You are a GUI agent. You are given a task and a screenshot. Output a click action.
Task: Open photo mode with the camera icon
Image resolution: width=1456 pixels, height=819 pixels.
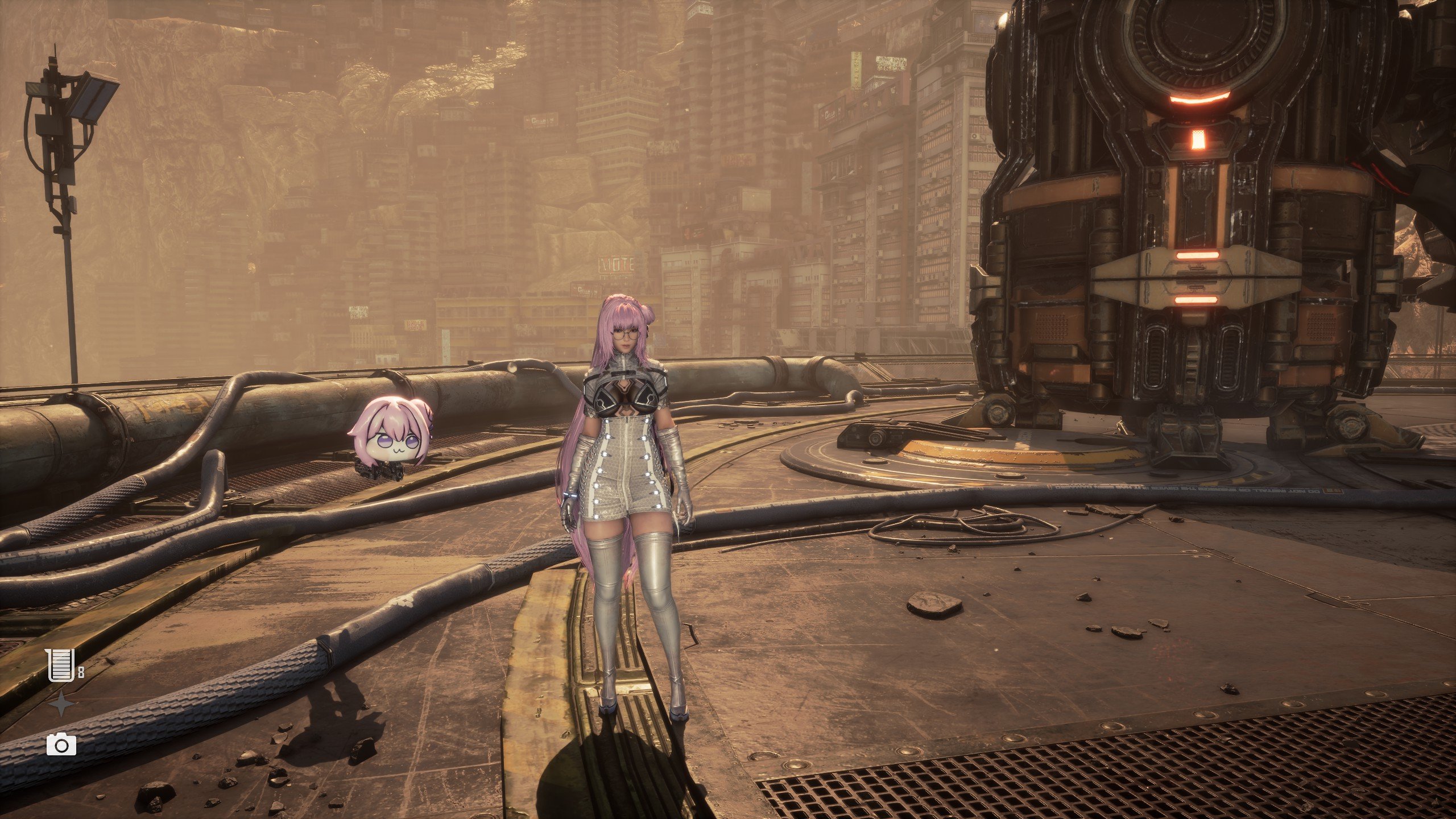[61, 744]
